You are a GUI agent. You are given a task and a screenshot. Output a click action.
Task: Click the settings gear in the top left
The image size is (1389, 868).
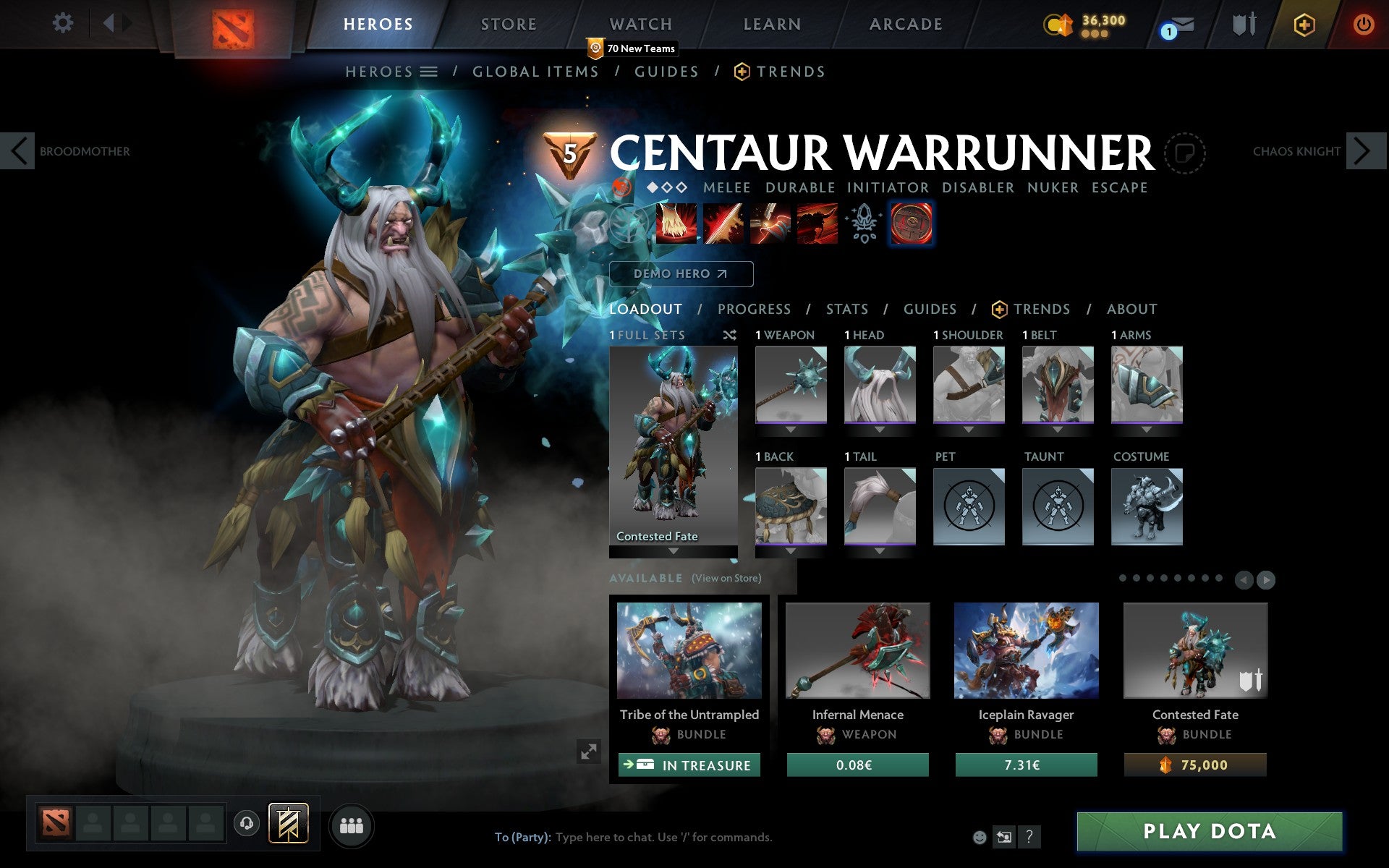tap(64, 22)
